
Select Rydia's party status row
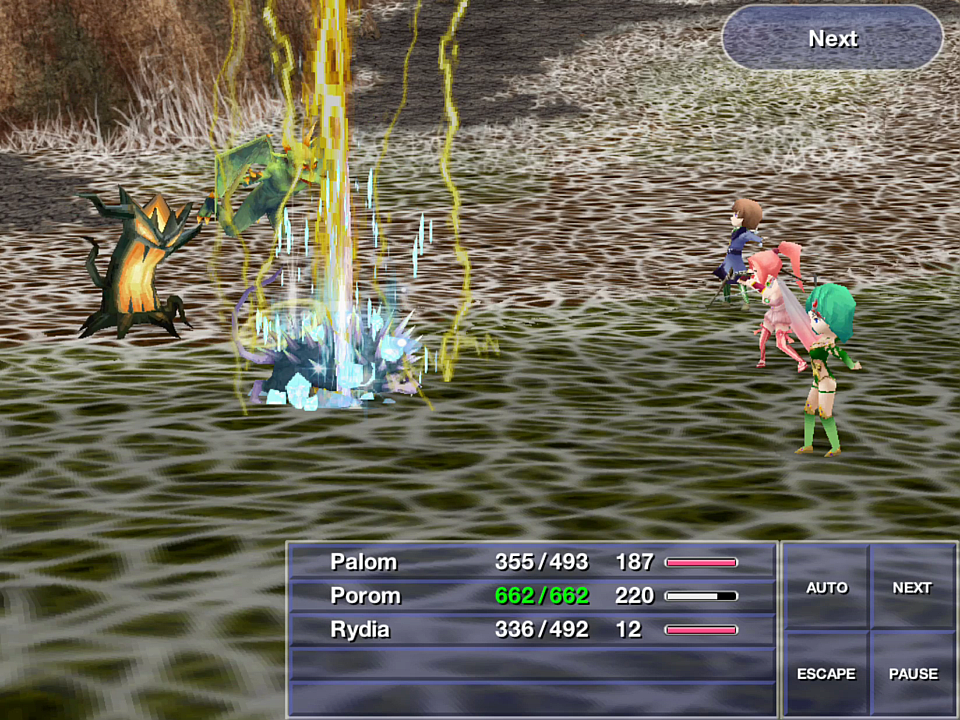[x=532, y=630]
